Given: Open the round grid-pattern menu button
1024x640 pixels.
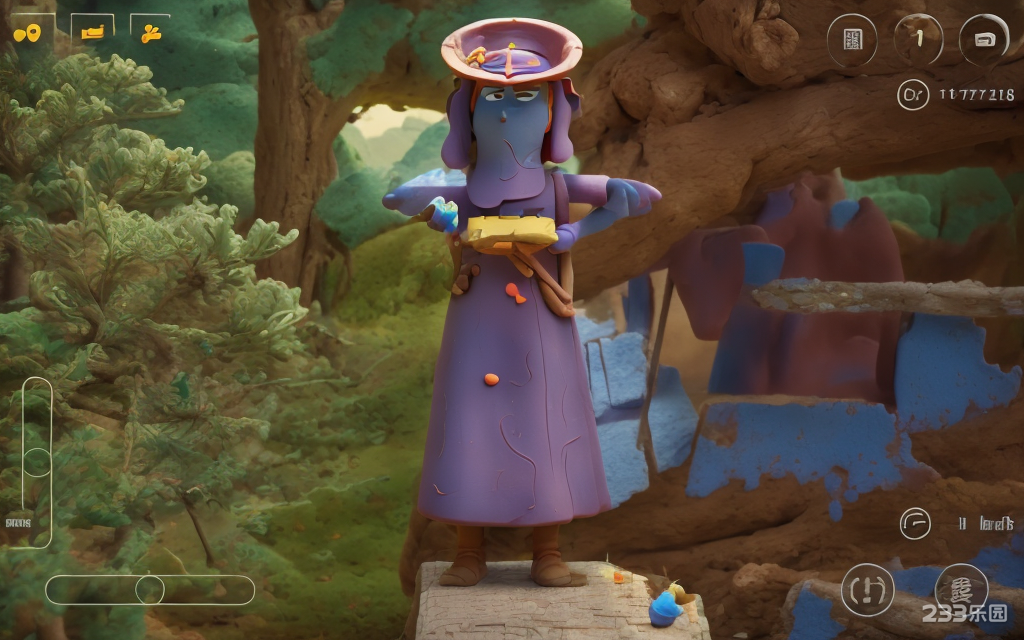Looking at the screenshot, I should point(852,40).
